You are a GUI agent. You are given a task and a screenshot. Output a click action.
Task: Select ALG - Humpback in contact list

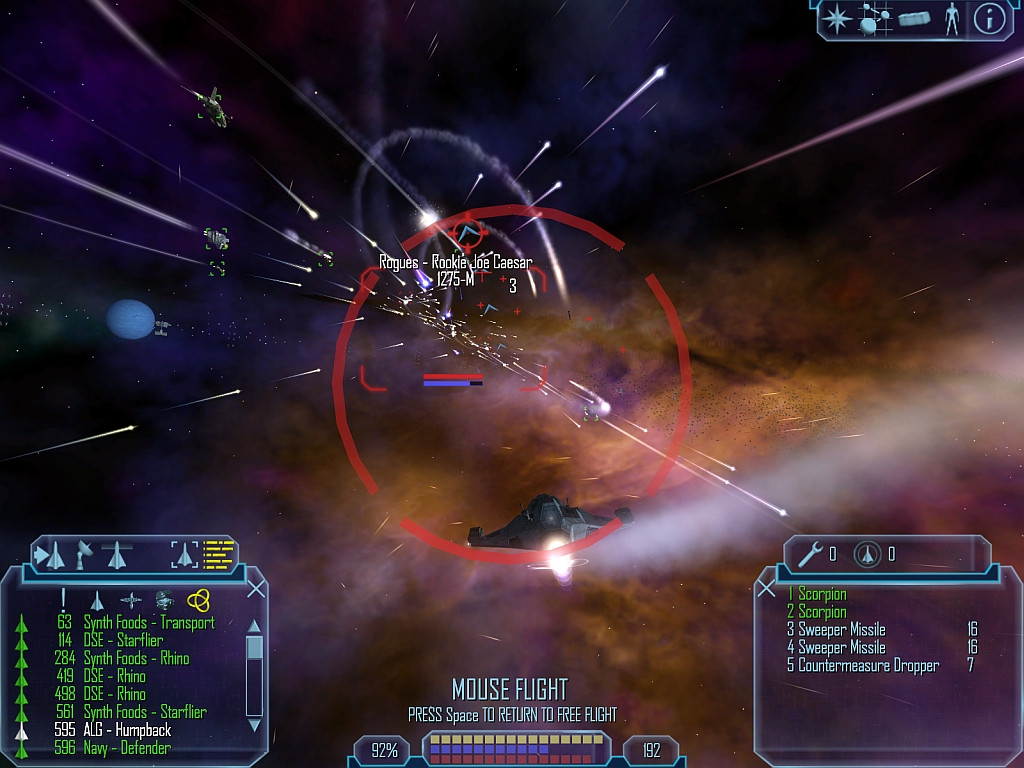tap(127, 731)
